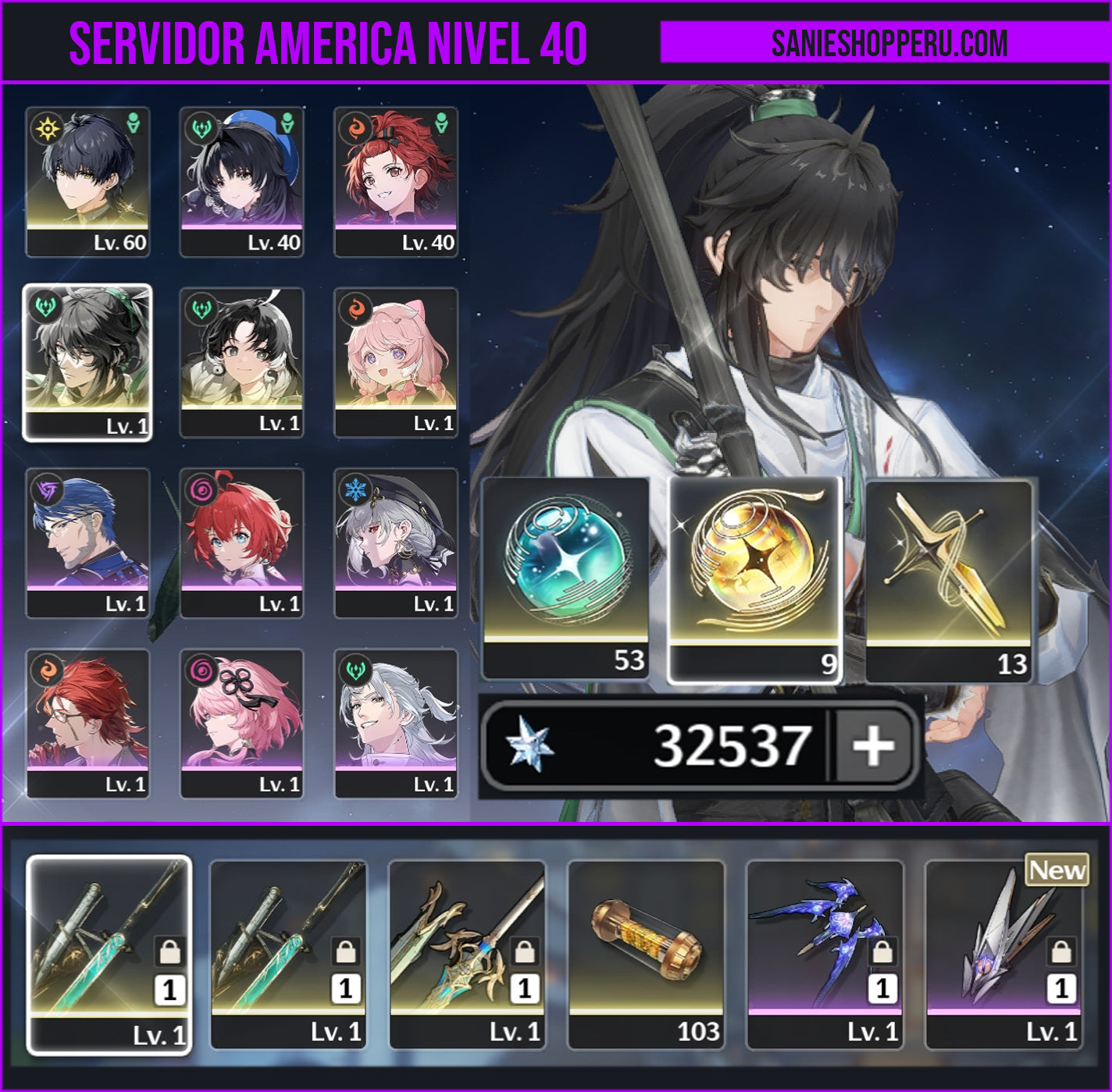Select the red-haired man with glasses portrait
Viewport: 1112px width, 1092px height.
(x=87, y=723)
